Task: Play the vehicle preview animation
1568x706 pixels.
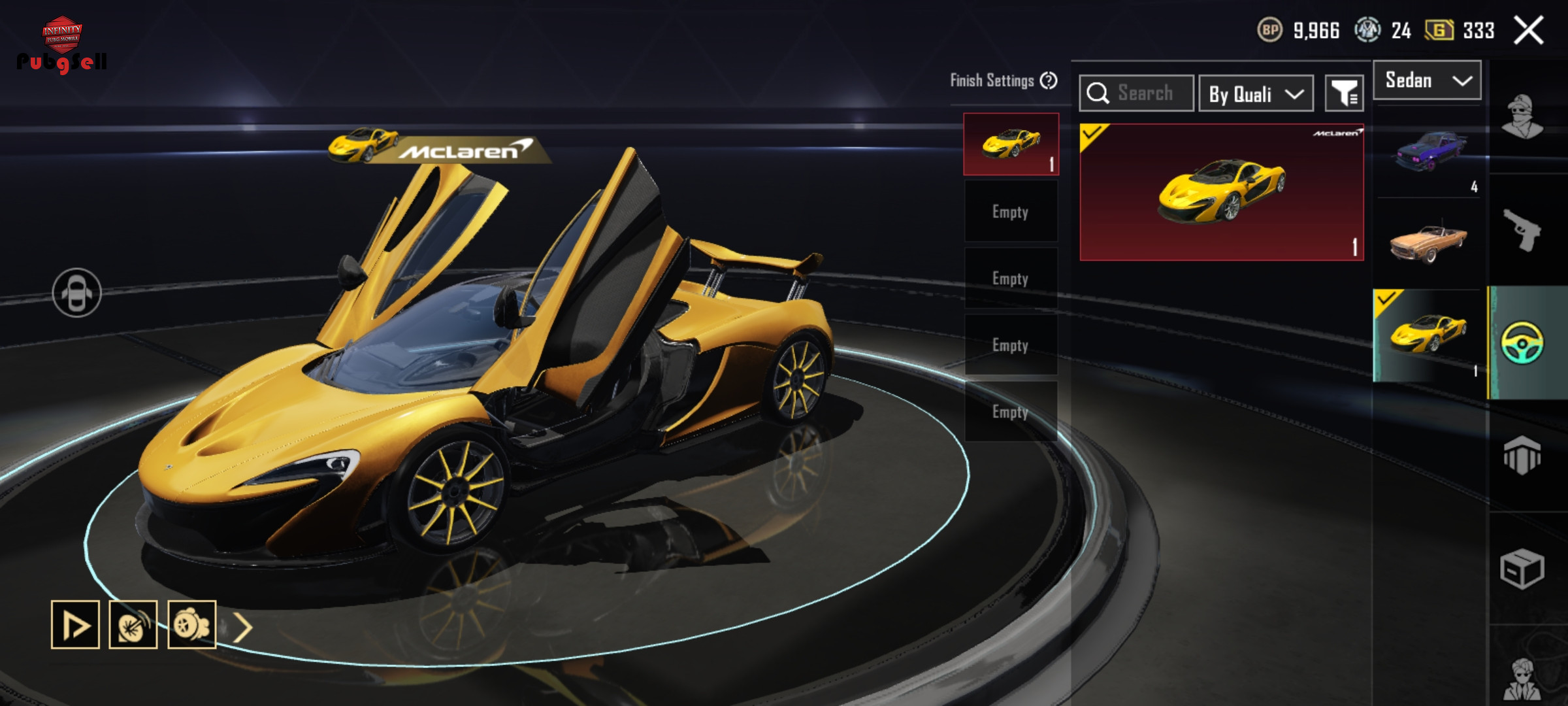Action: 75,625
